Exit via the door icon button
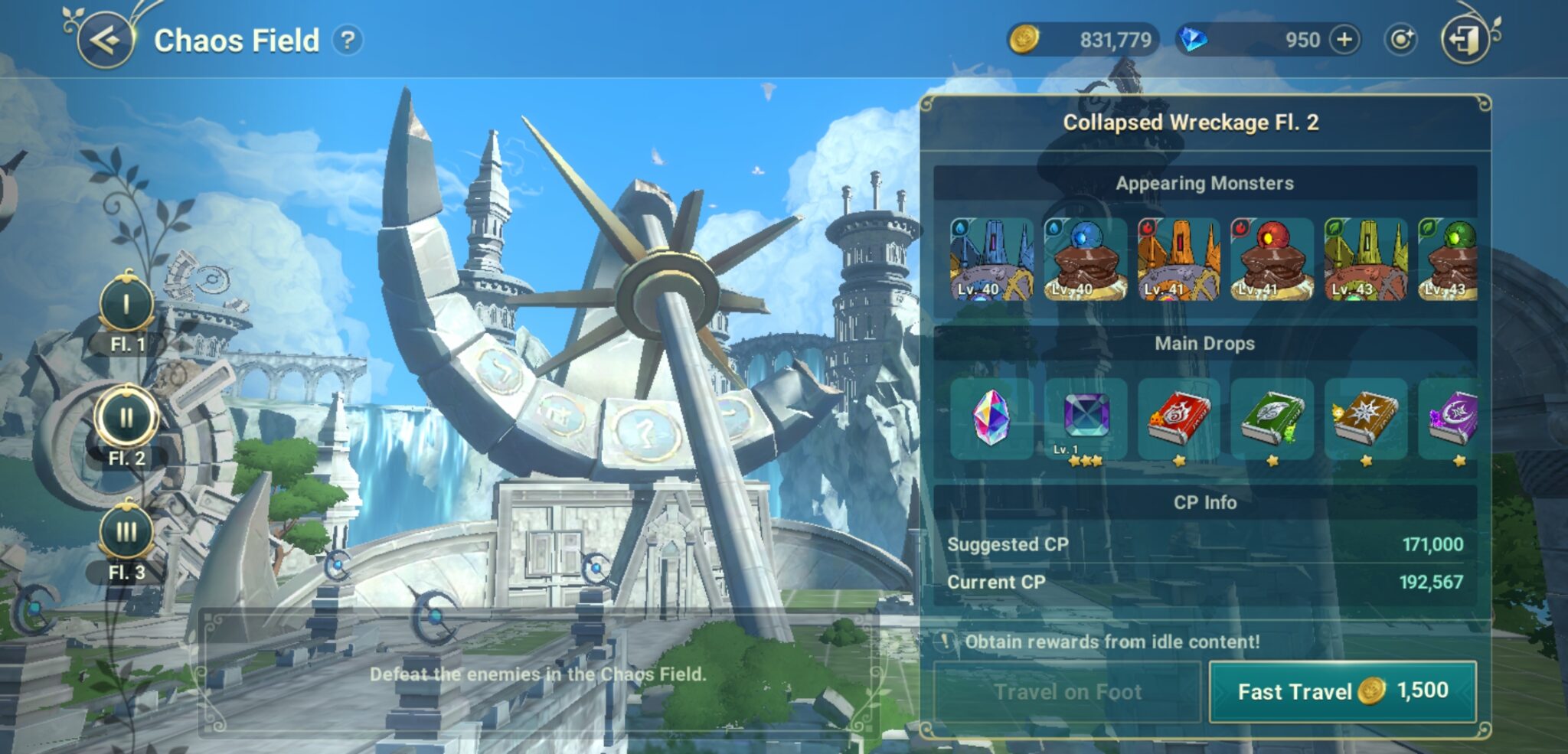 [x=1465, y=40]
